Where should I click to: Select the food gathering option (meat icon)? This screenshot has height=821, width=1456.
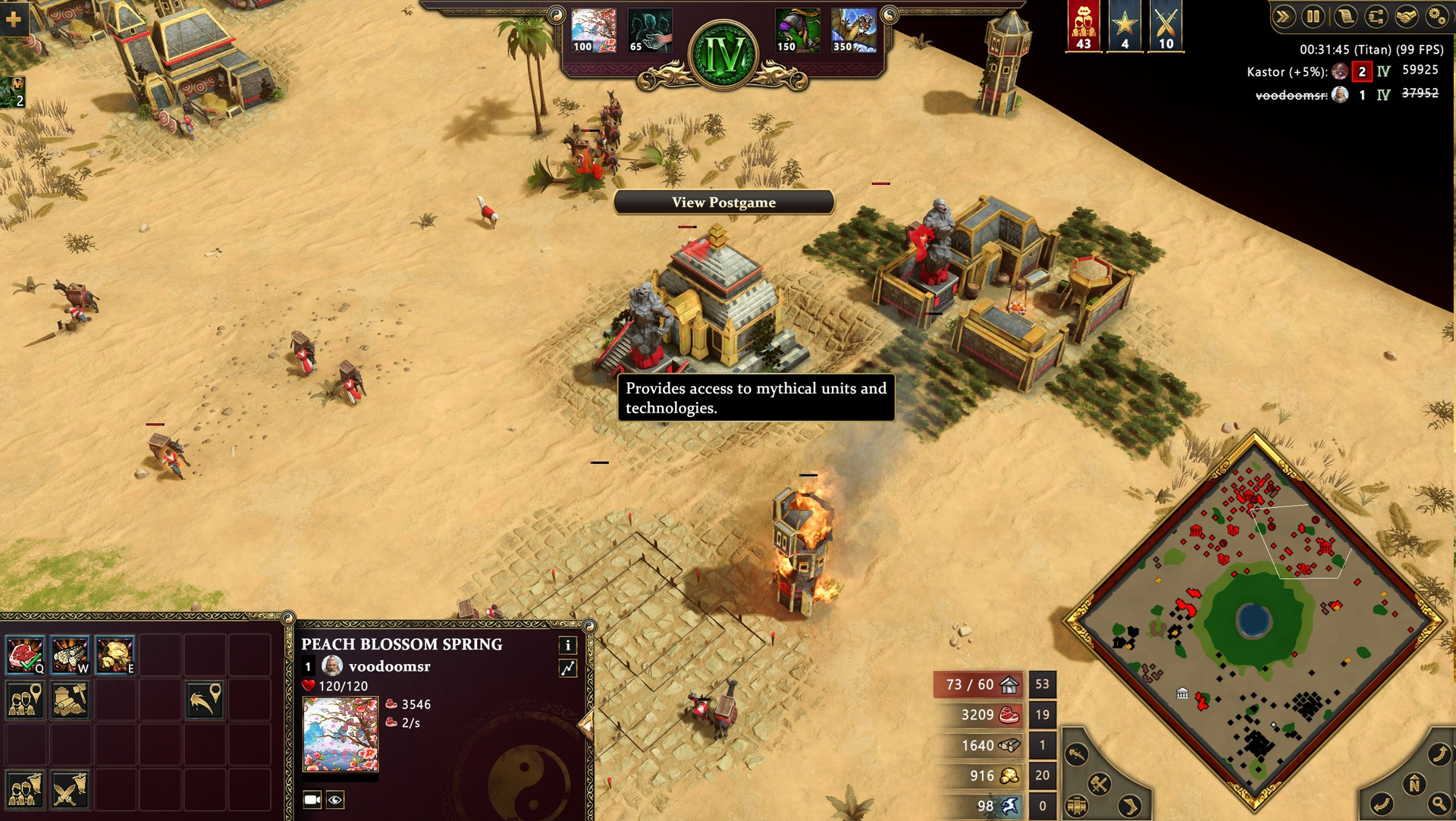click(x=25, y=655)
